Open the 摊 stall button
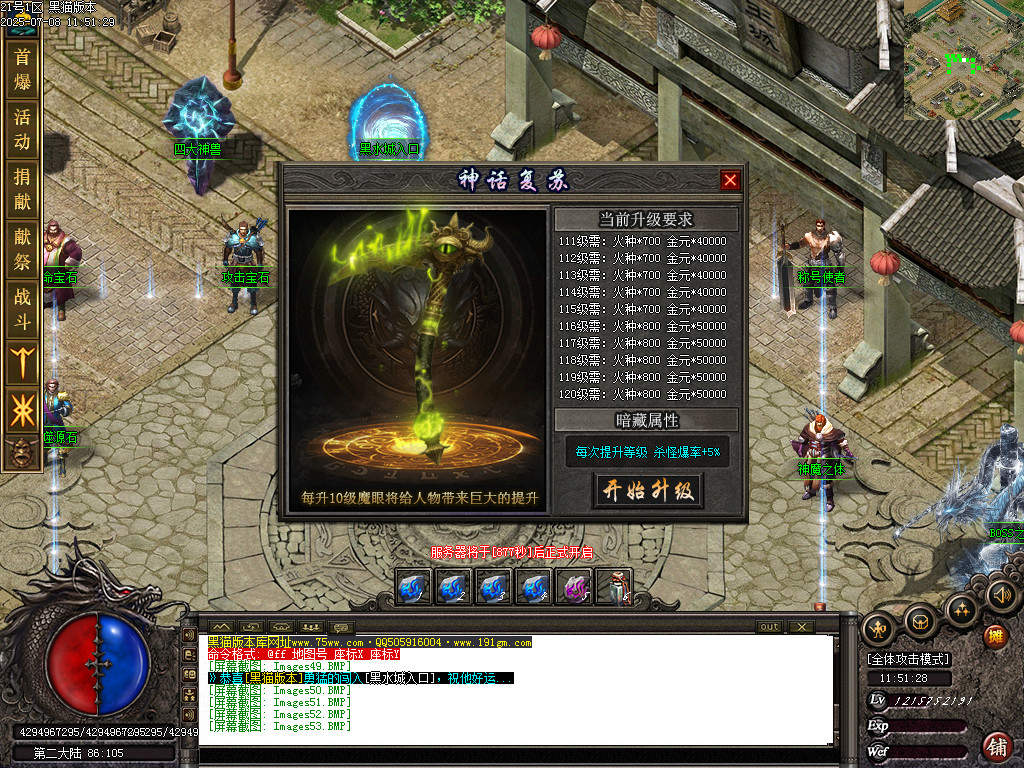The width and height of the screenshot is (1024, 768). [x=995, y=635]
